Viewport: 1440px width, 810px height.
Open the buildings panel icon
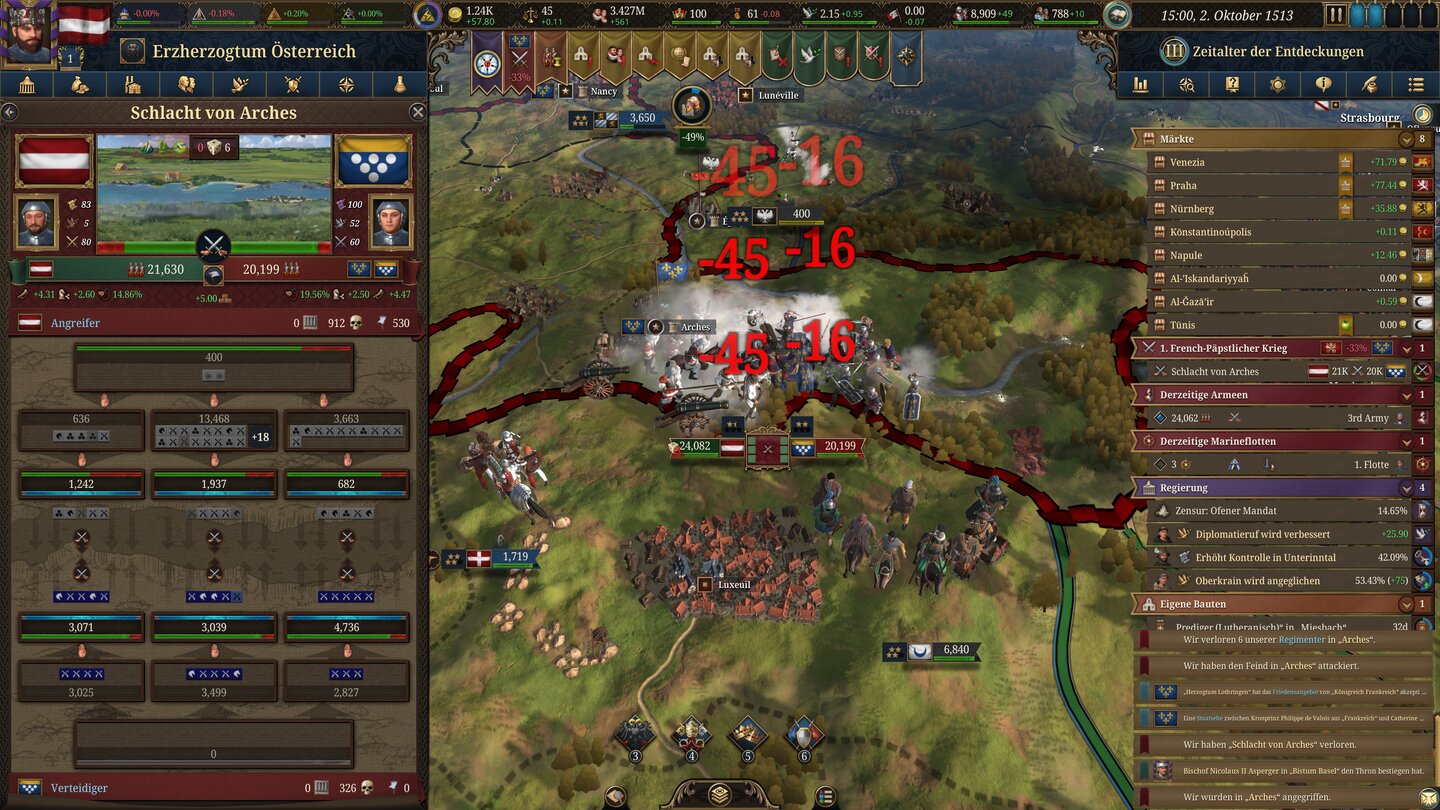click(x=133, y=84)
